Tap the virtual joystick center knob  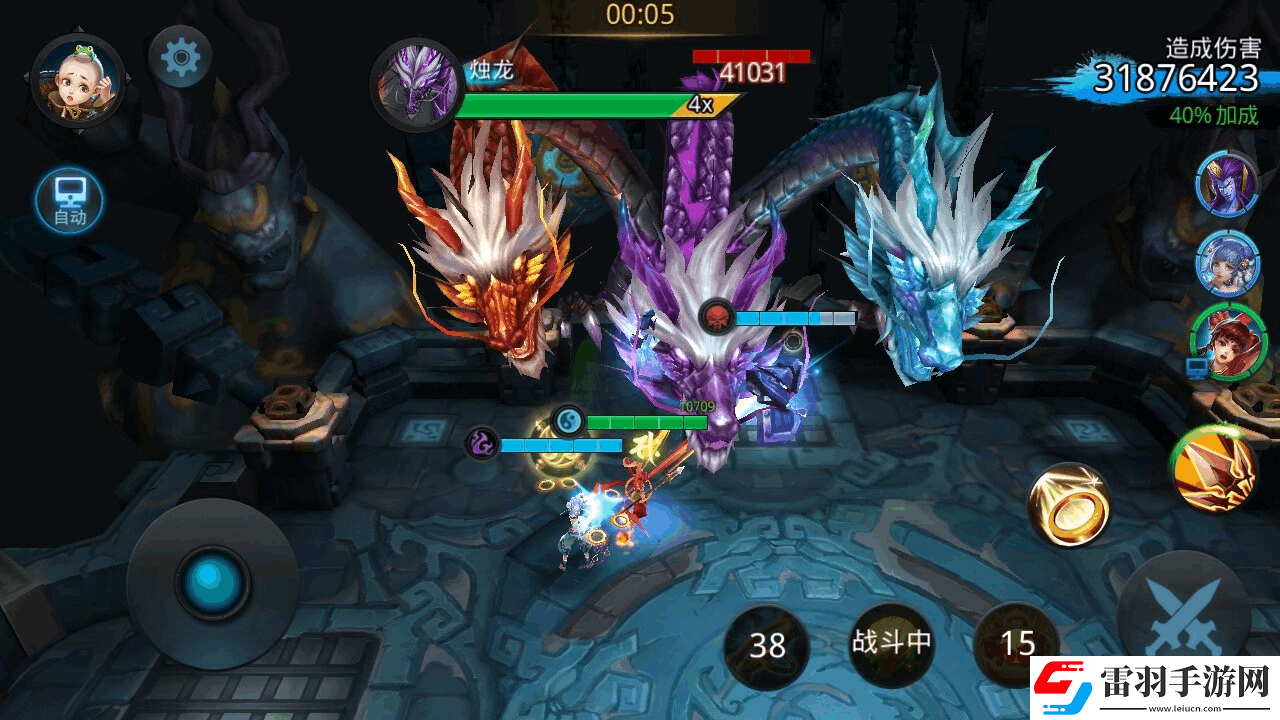point(212,582)
